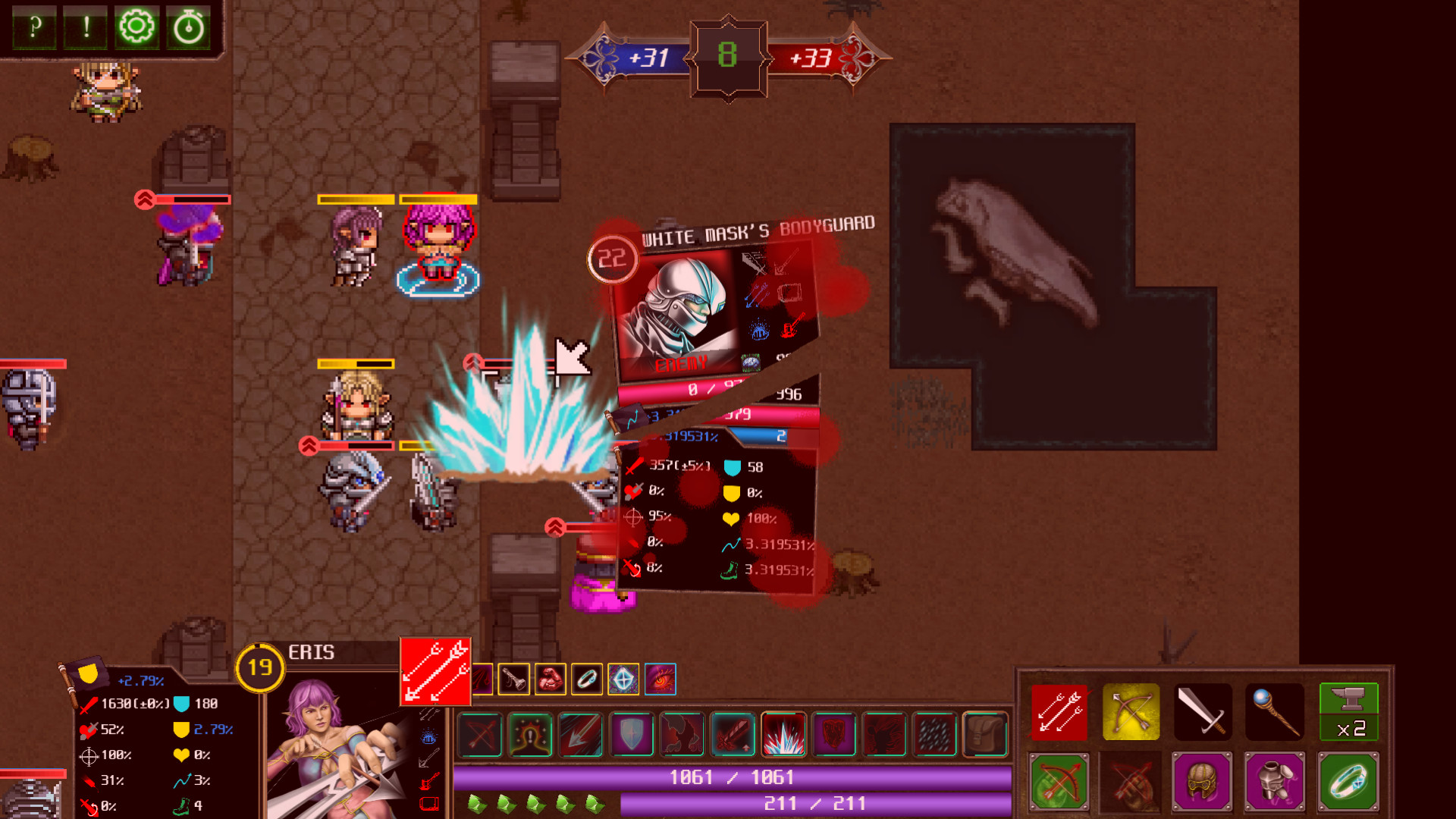Click the red upgraded sword skill icon
This screenshot has height=819, width=1456.
point(733,734)
